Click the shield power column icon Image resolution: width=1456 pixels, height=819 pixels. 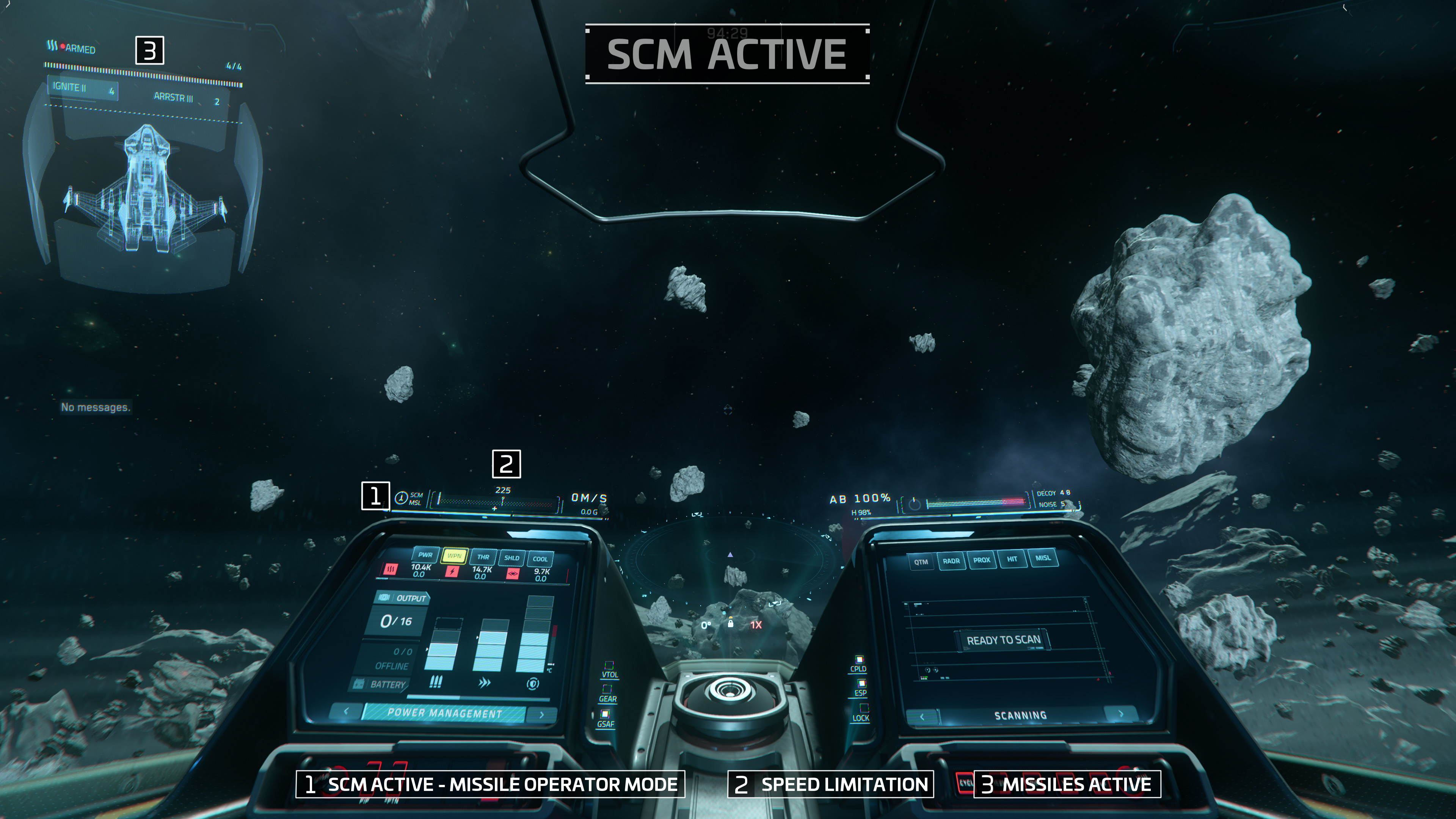532,684
